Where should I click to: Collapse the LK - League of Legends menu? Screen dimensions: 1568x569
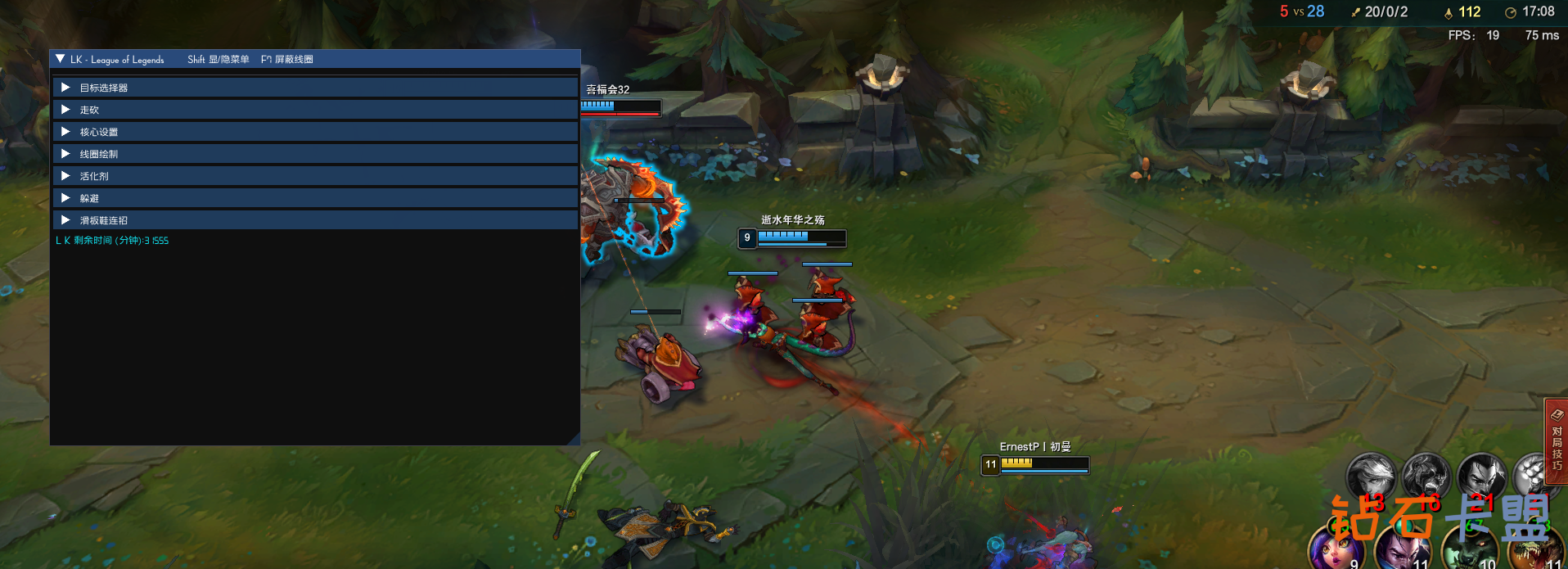61,59
